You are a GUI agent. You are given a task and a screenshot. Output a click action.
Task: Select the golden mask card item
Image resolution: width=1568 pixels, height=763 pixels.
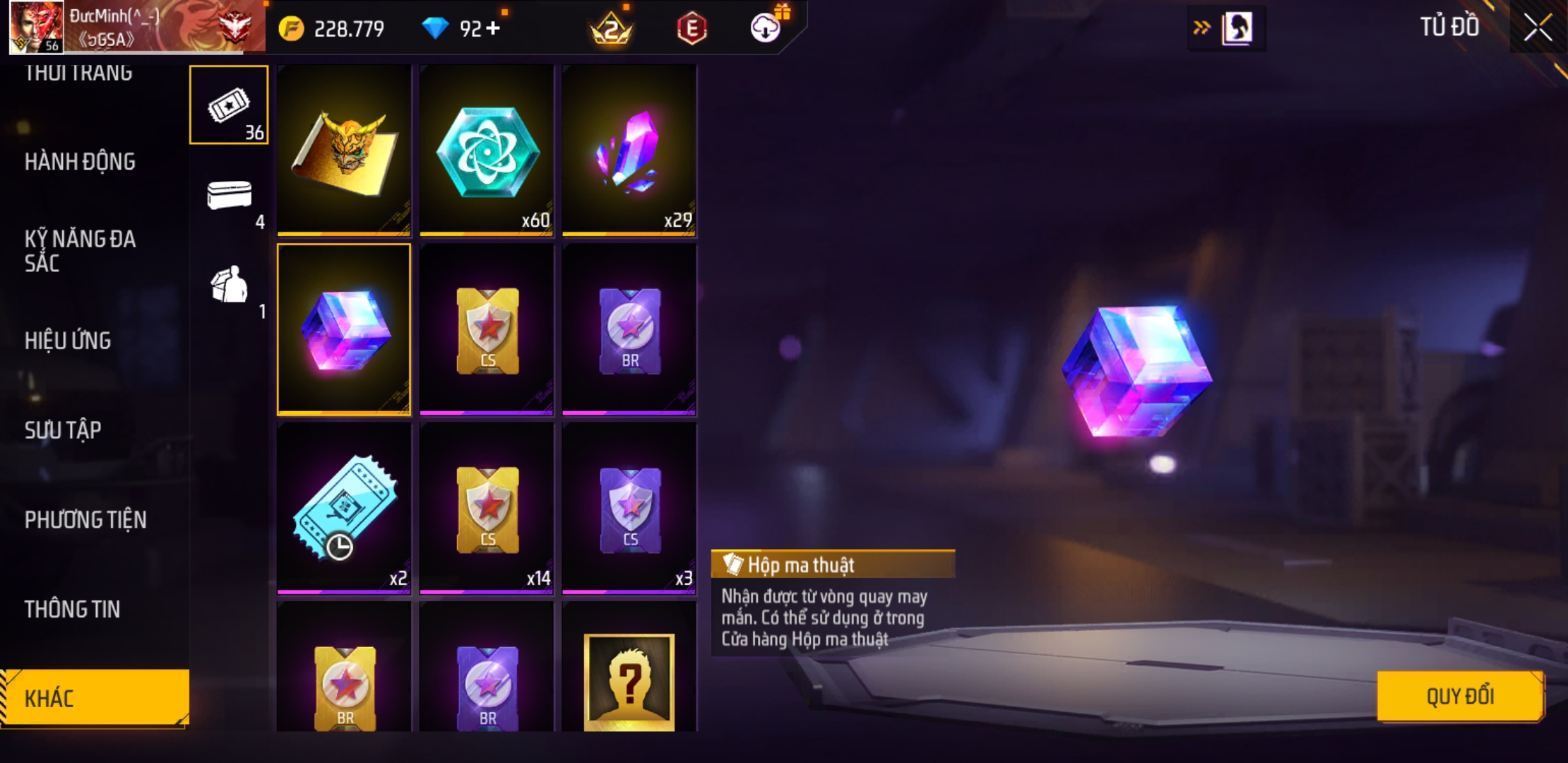point(344,150)
